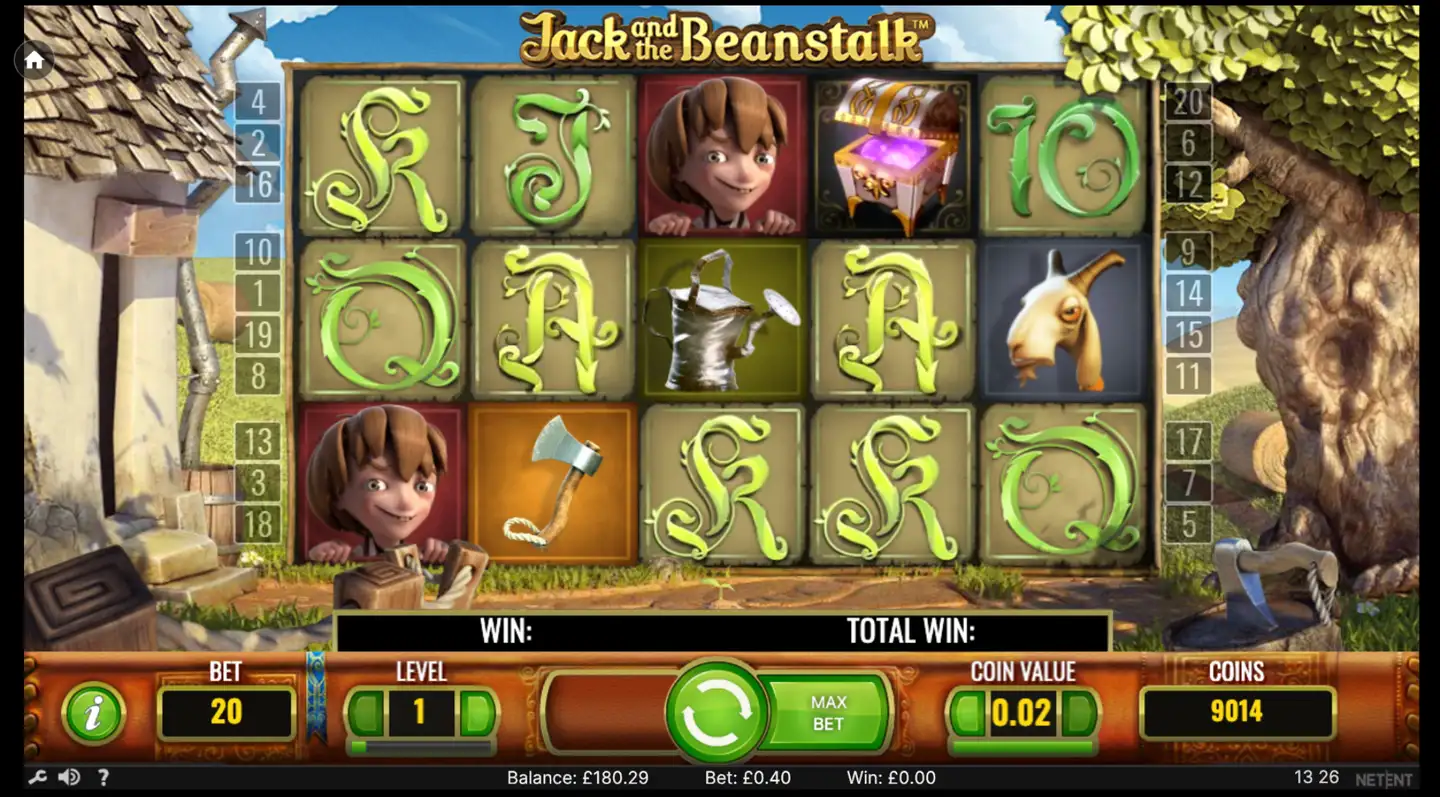Image resolution: width=1440 pixels, height=797 pixels.
Task: Open game settings via the wrench icon
Action: [x=39, y=777]
